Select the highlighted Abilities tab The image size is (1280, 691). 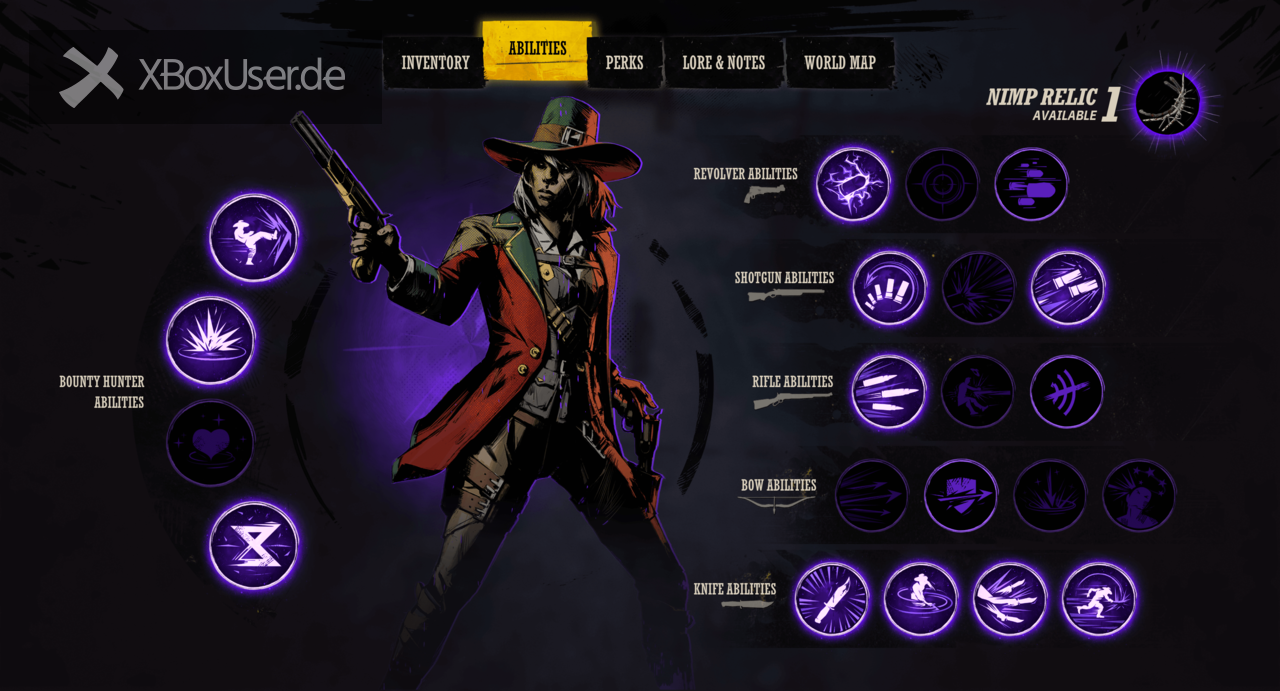tap(537, 49)
